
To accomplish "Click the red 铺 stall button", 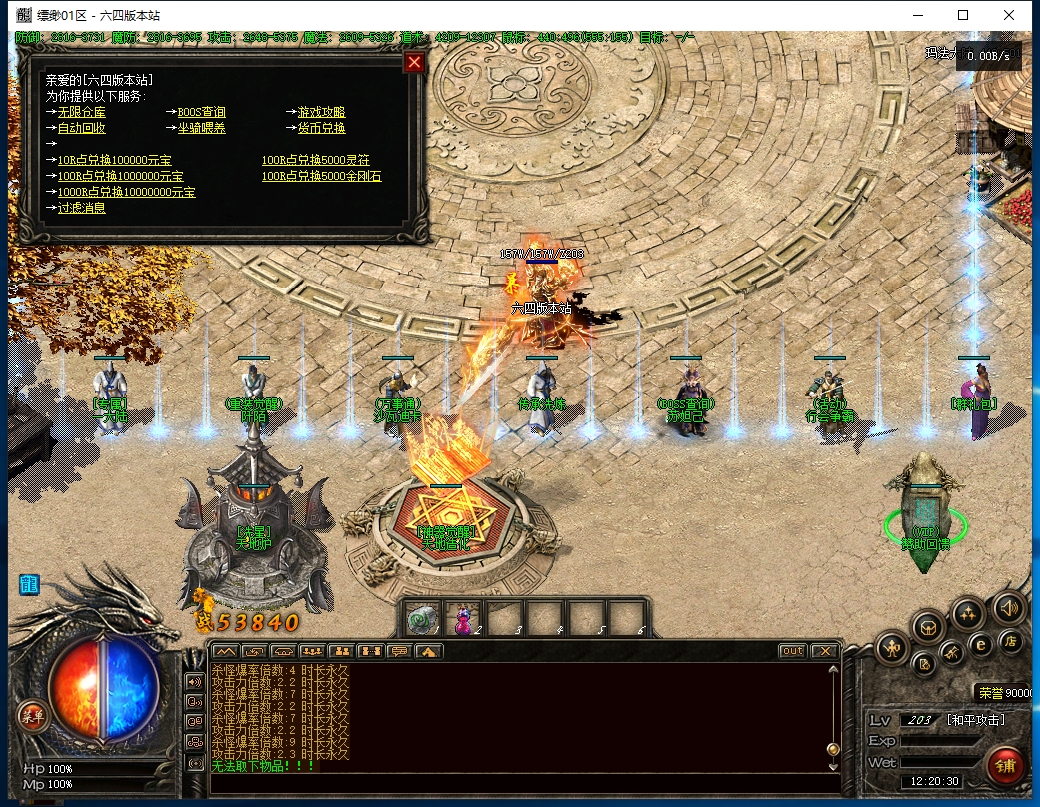I will (1003, 767).
